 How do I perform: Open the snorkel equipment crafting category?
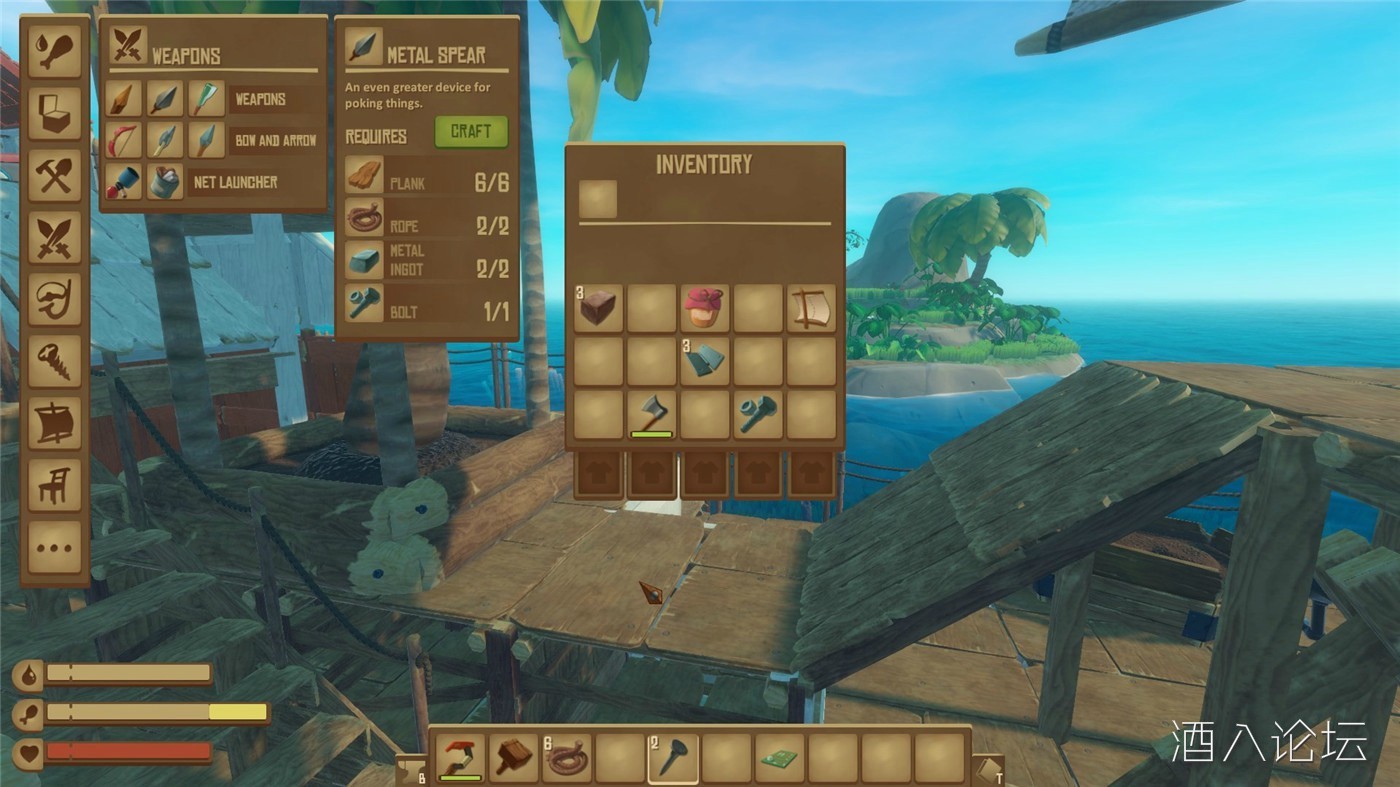coord(54,299)
